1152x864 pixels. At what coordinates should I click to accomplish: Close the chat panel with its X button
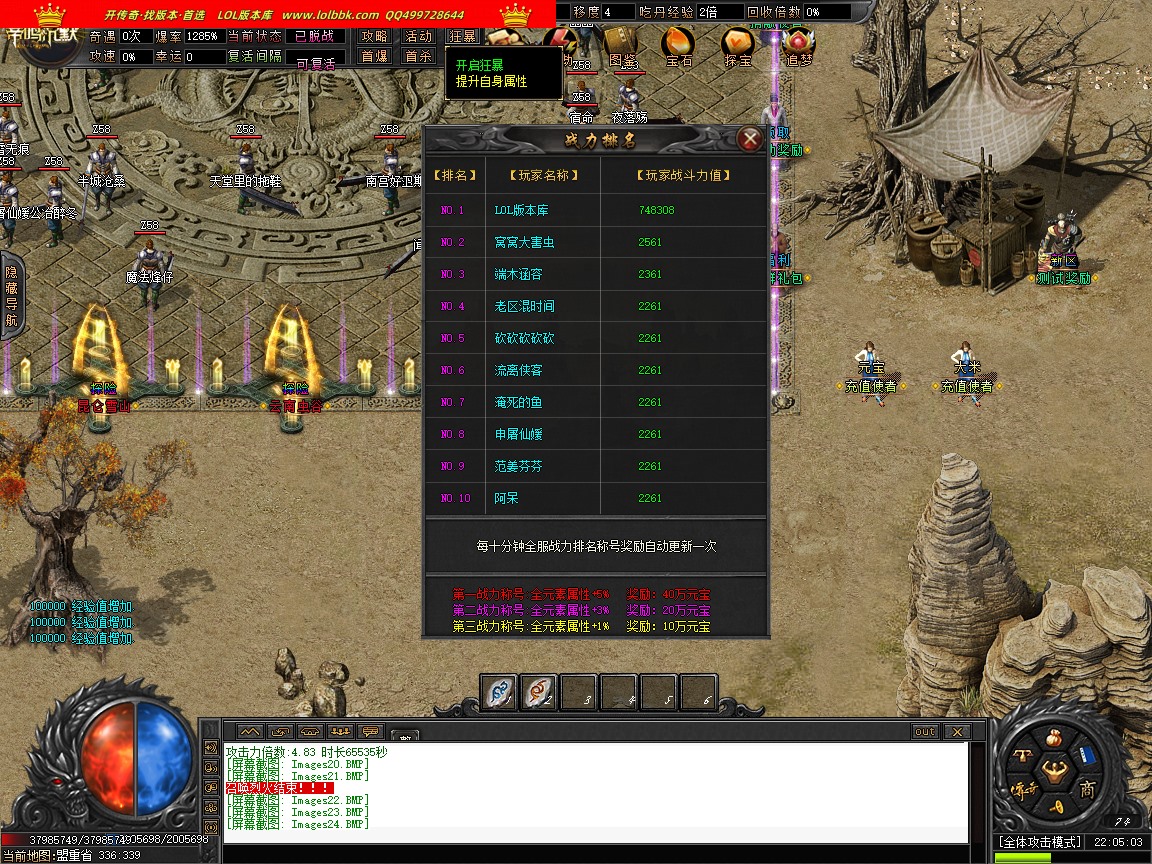[x=955, y=732]
